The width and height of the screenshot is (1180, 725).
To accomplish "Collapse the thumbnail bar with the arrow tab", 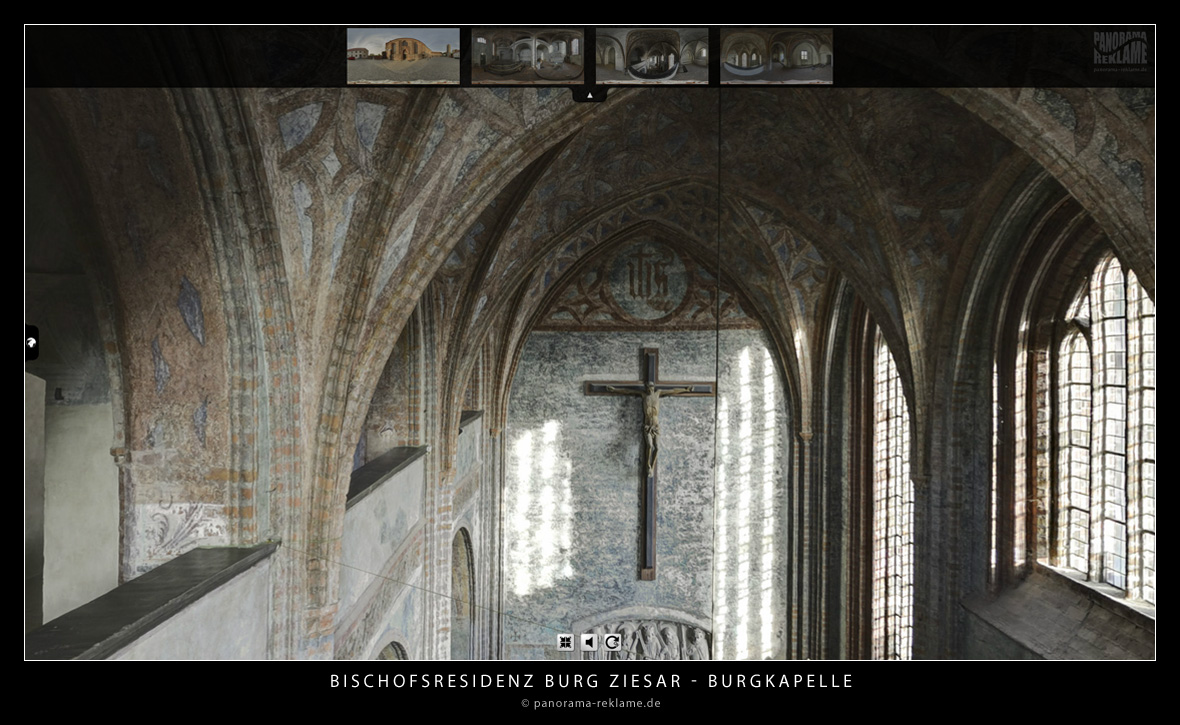I will coord(590,95).
